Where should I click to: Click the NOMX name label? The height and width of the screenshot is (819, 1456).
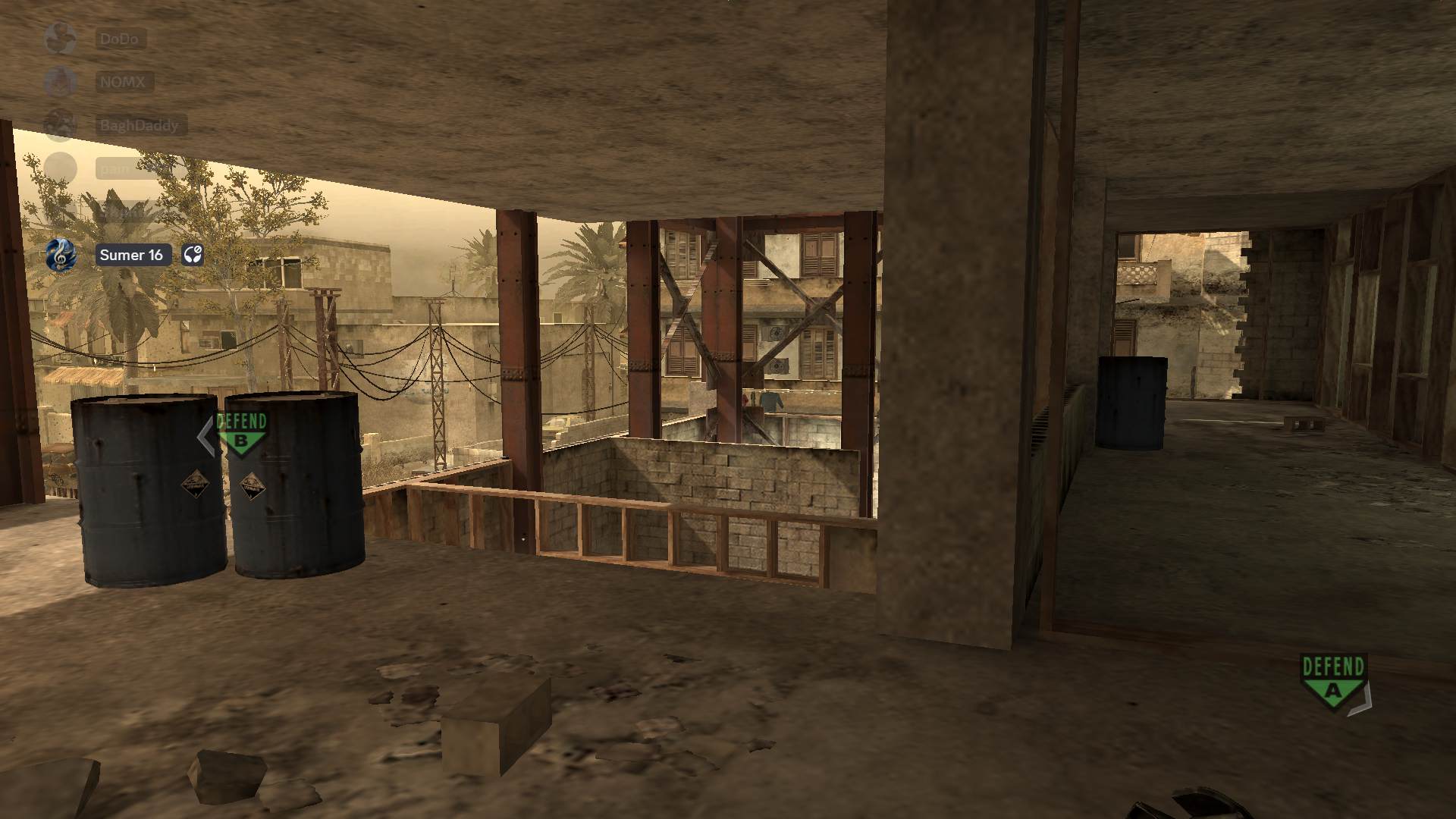(123, 83)
